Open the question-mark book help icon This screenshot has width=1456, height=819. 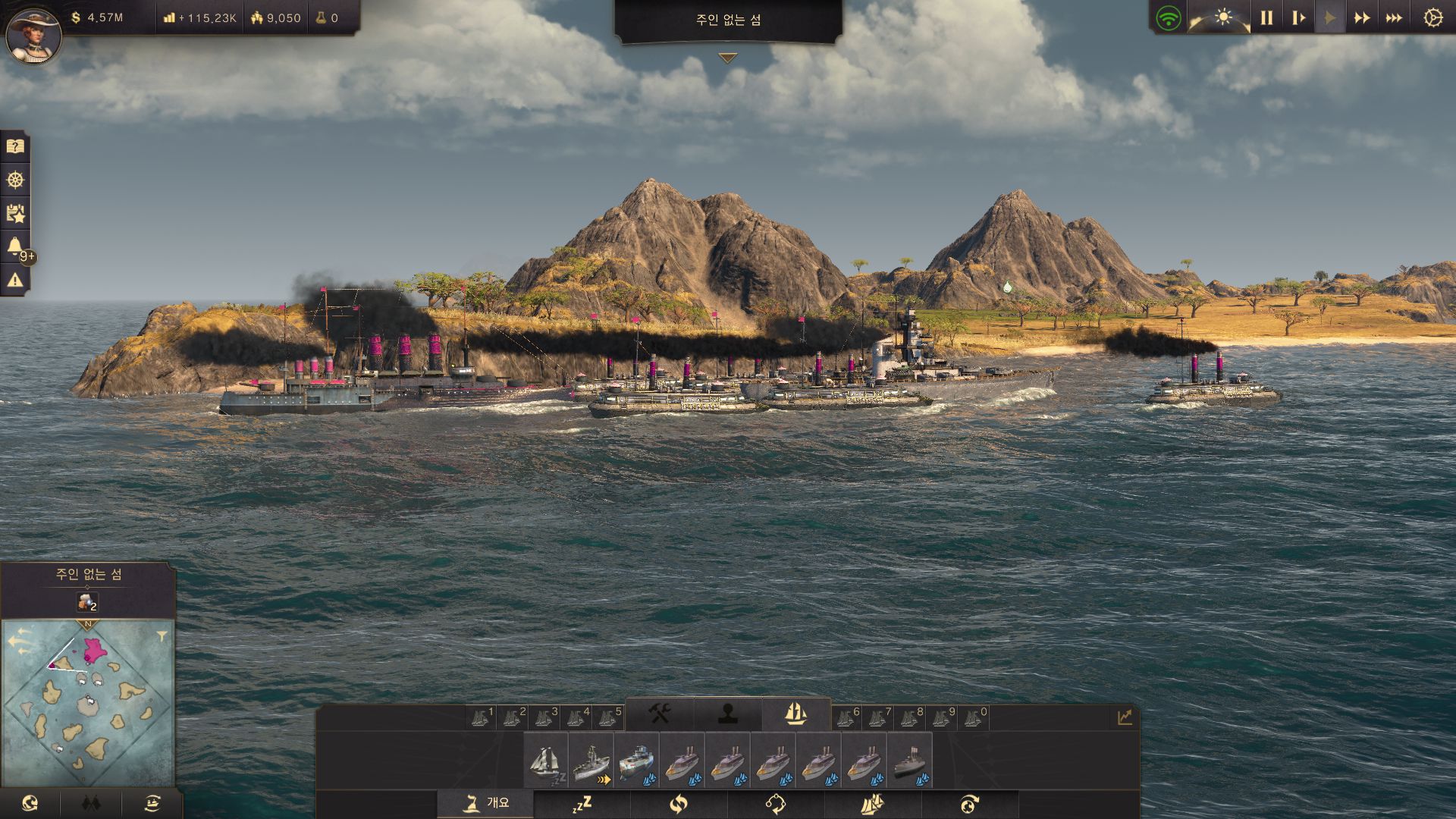pyautogui.click(x=15, y=146)
